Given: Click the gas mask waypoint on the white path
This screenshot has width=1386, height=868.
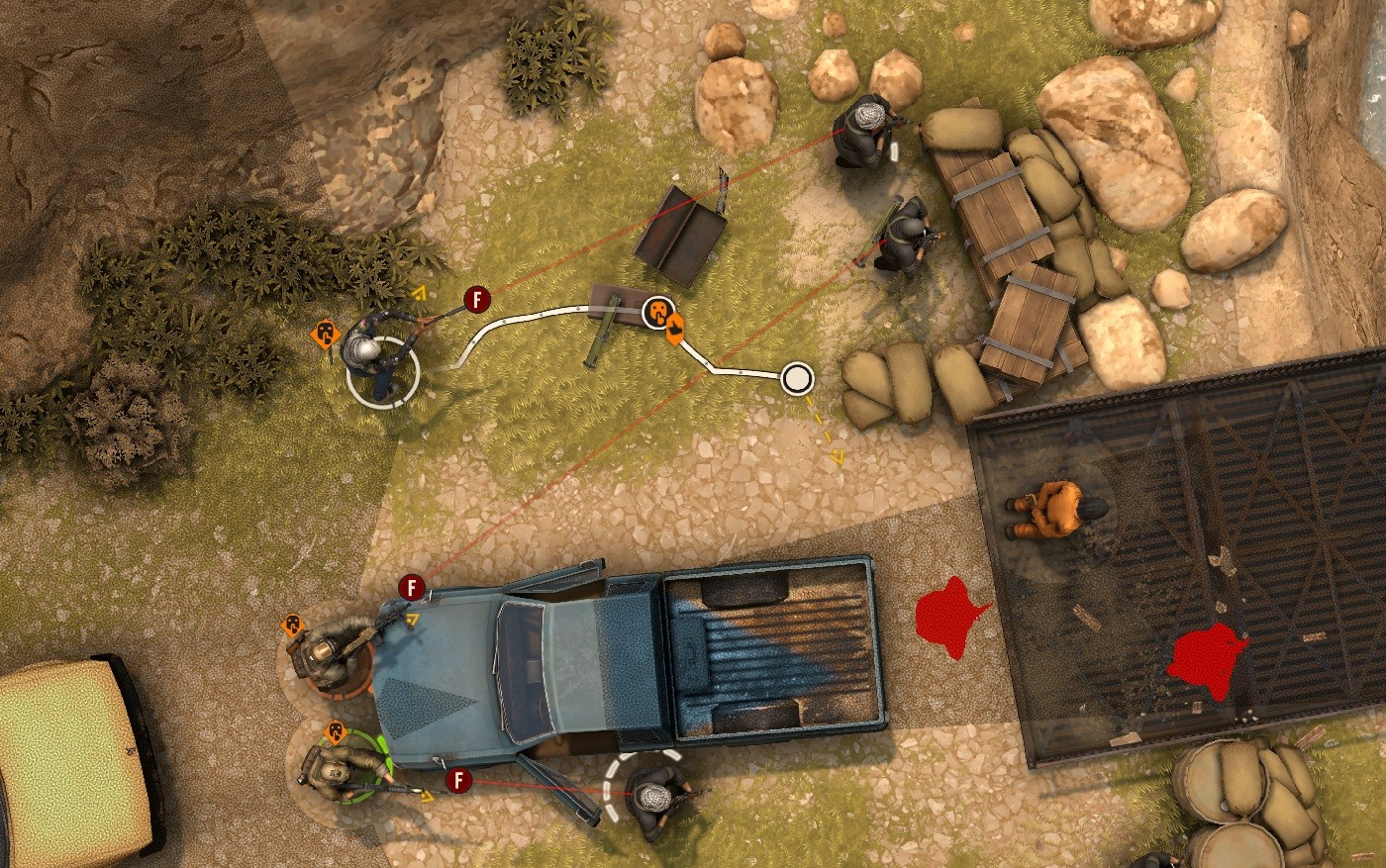Looking at the screenshot, I should point(657,312).
